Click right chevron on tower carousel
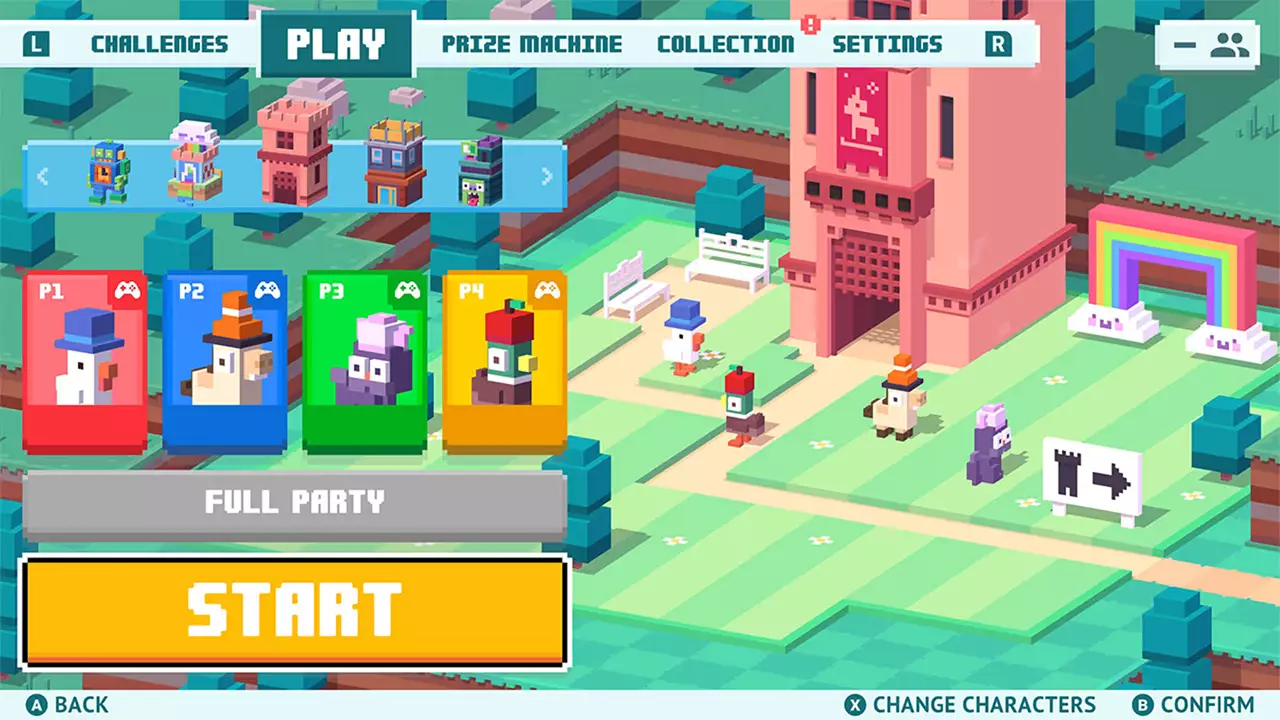 tap(546, 176)
